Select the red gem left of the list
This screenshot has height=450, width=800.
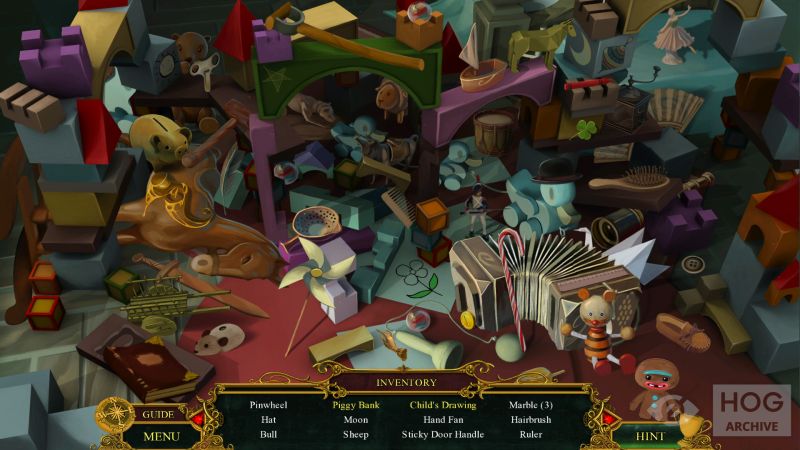197,418
